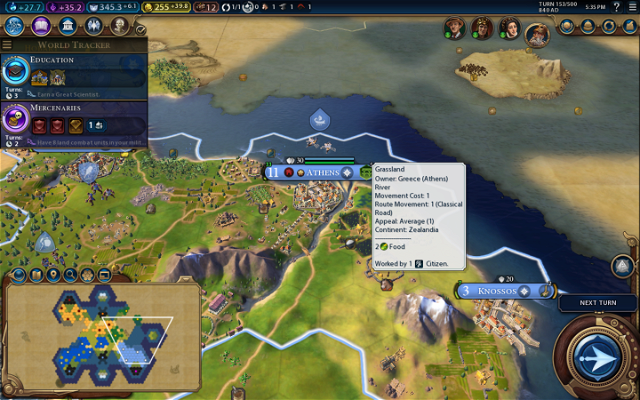640x400 pixels.
Task: End turn with Next Turn button
Action: tap(597, 357)
